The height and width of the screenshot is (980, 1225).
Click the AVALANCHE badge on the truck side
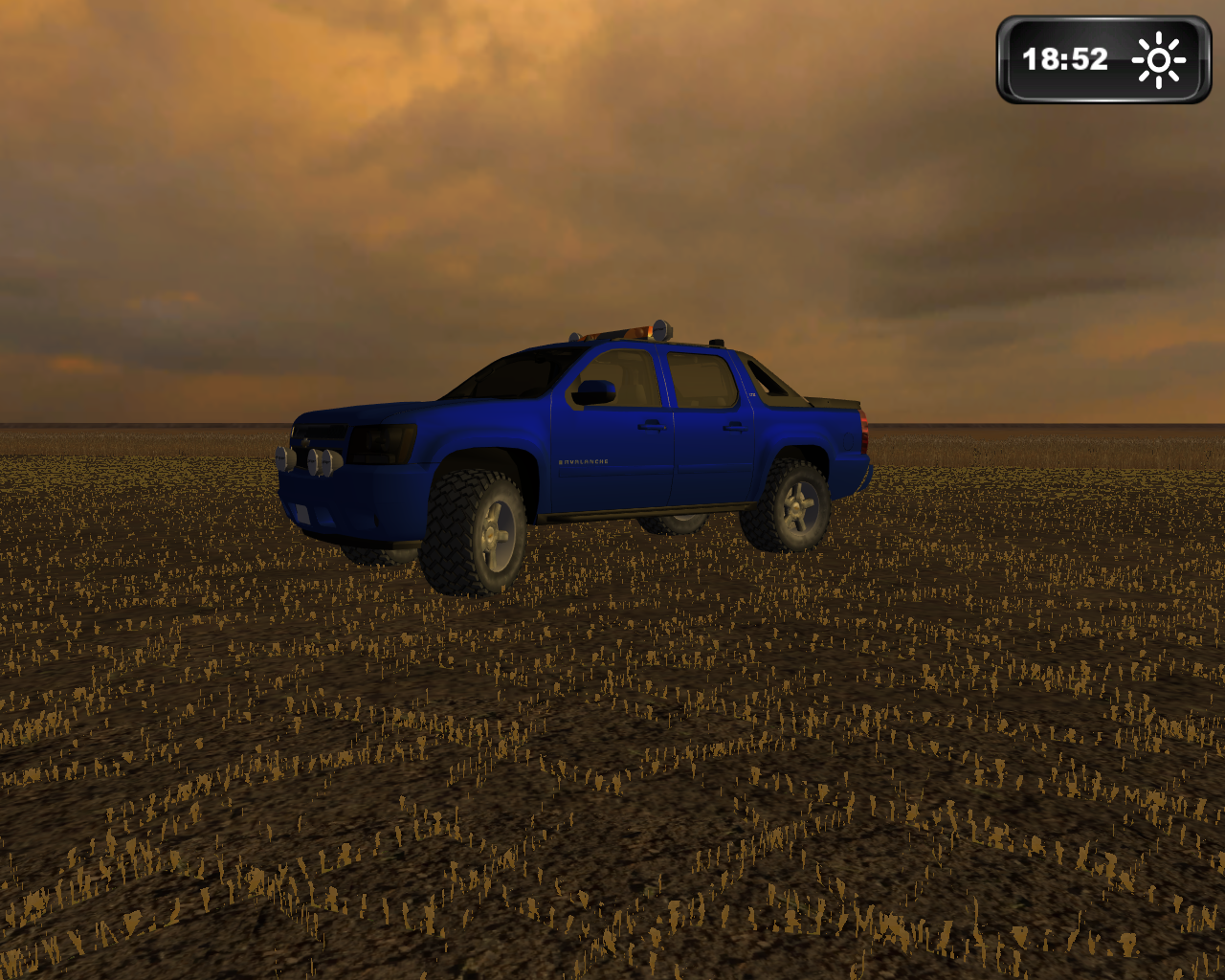pos(584,459)
